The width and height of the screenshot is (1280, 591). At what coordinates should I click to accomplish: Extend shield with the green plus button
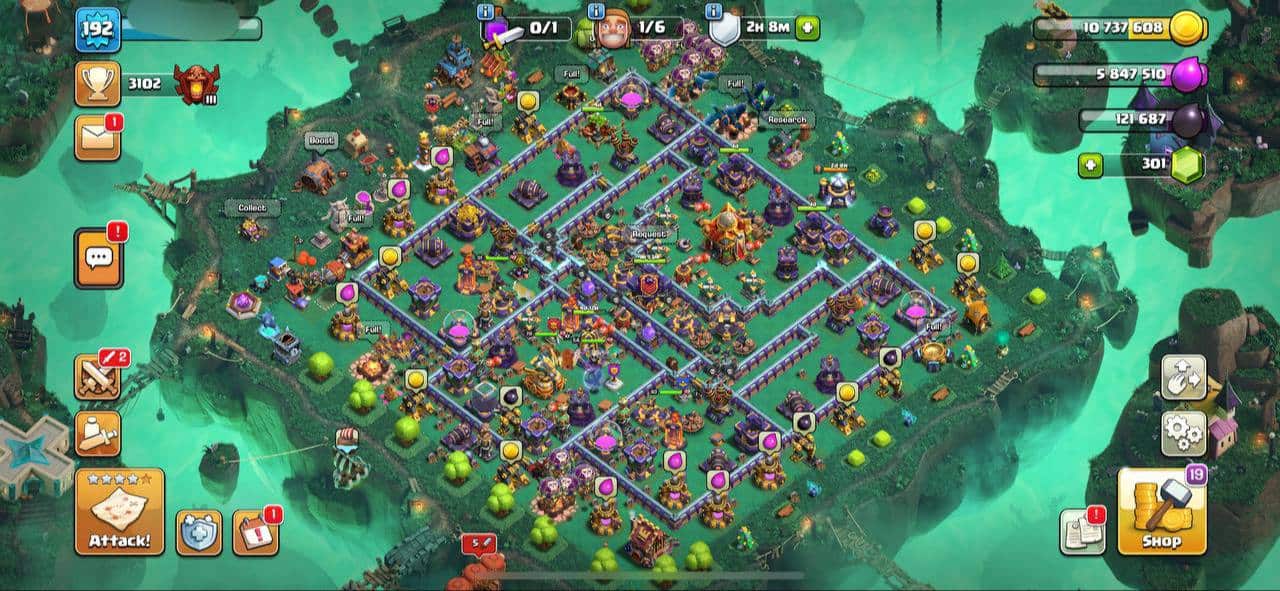tap(807, 28)
